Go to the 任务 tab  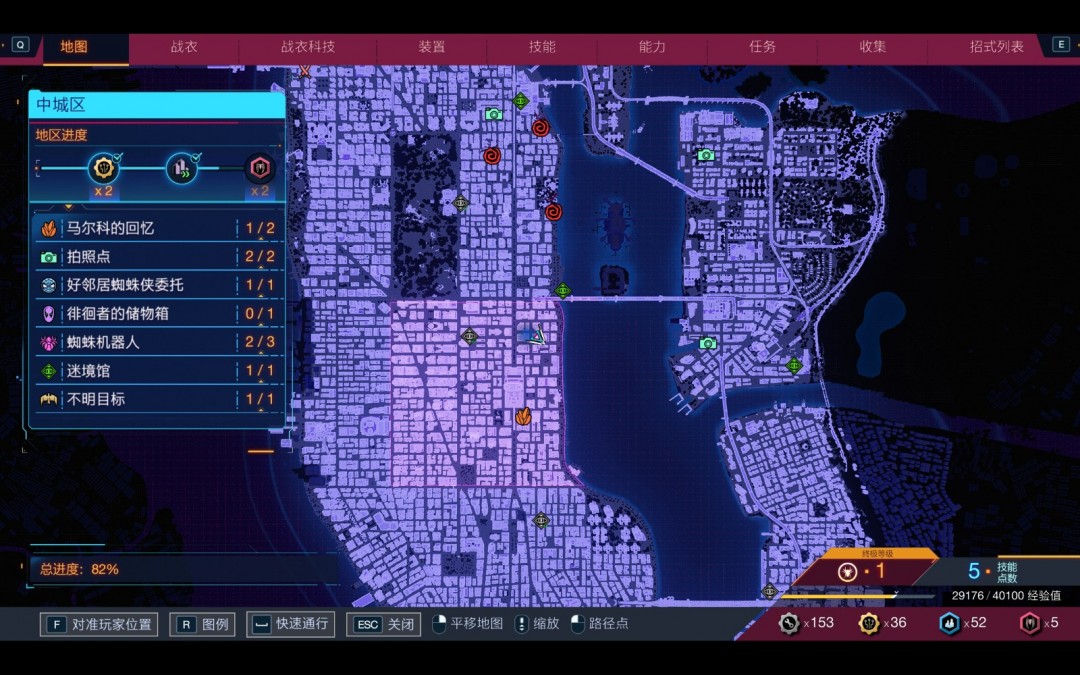pos(762,47)
